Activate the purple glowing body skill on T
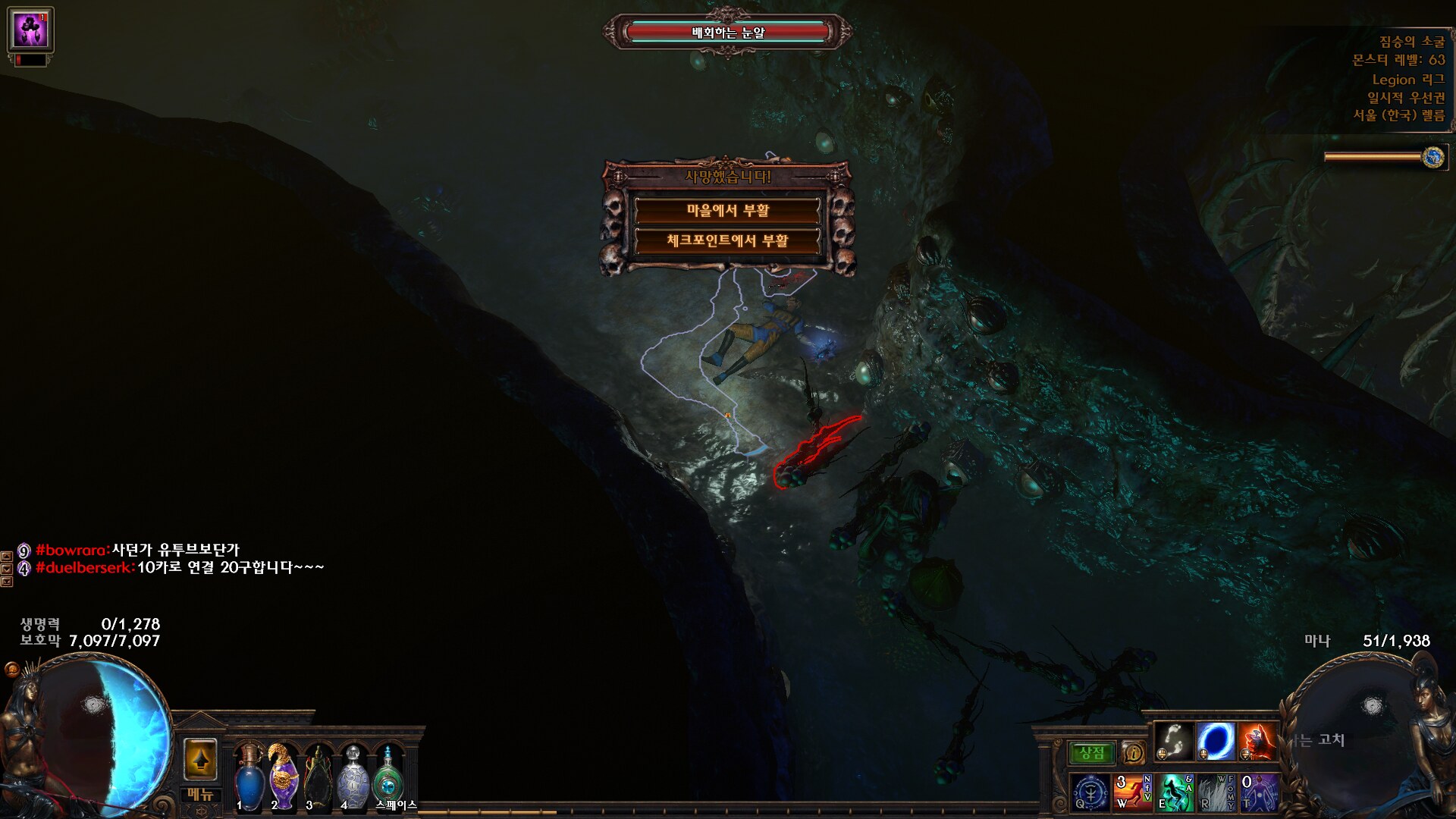Image resolution: width=1456 pixels, height=819 pixels. tap(1257, 792)
